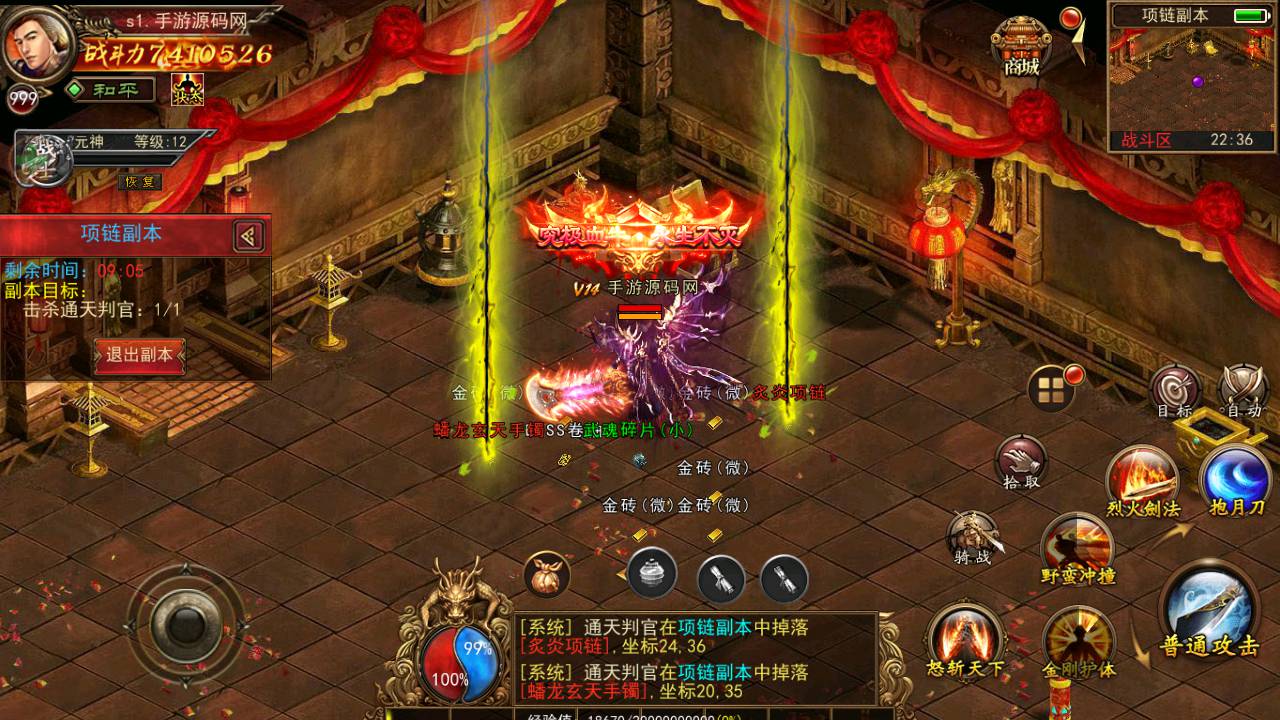Toggle 自动 auto-battle
This screenshot has height=720, width=1280.
(1243, 391)
